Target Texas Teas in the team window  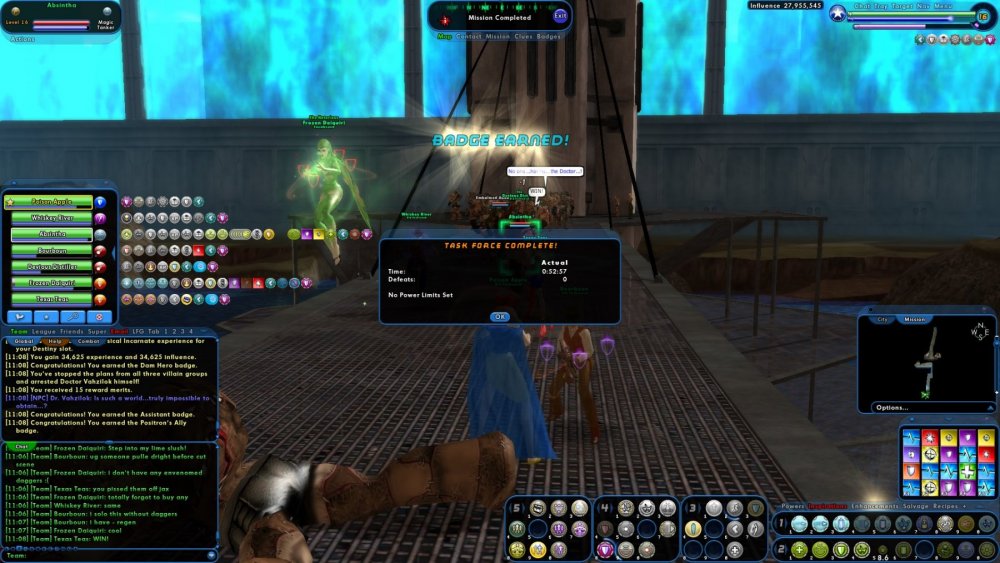click(x=51, y=299)
